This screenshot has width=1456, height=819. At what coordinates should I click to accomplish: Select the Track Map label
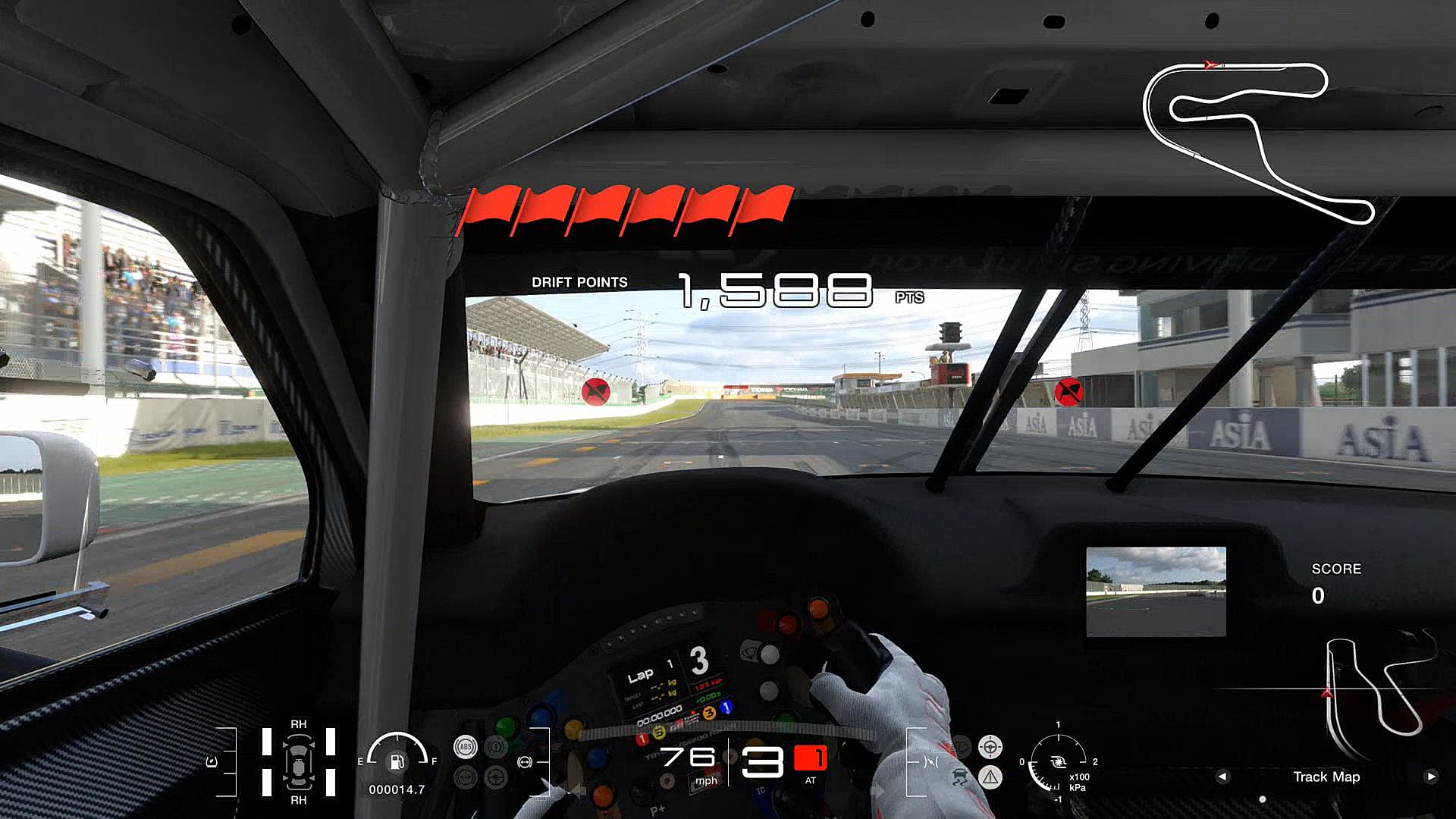point(1327,777)
